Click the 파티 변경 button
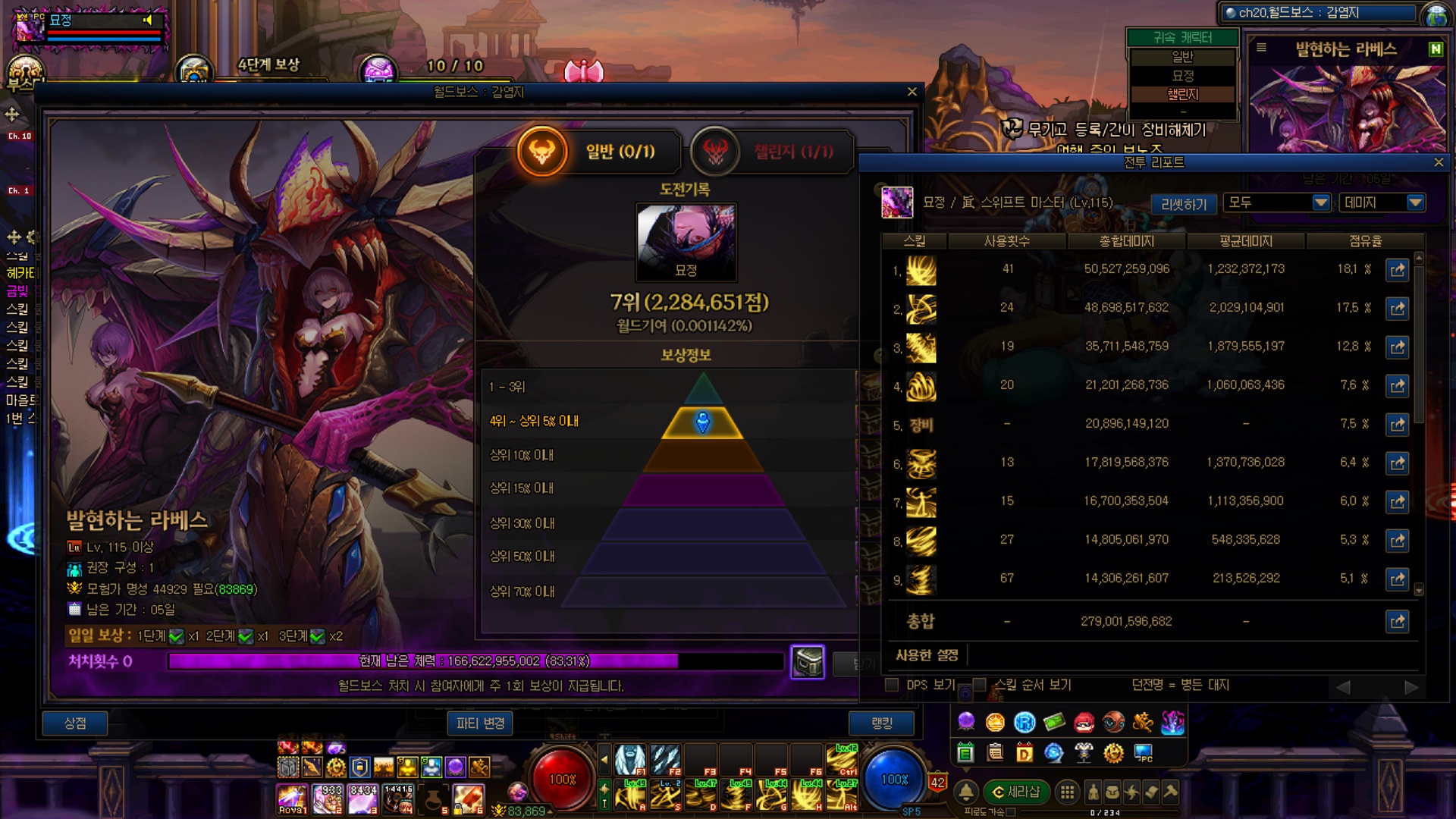 480,723
